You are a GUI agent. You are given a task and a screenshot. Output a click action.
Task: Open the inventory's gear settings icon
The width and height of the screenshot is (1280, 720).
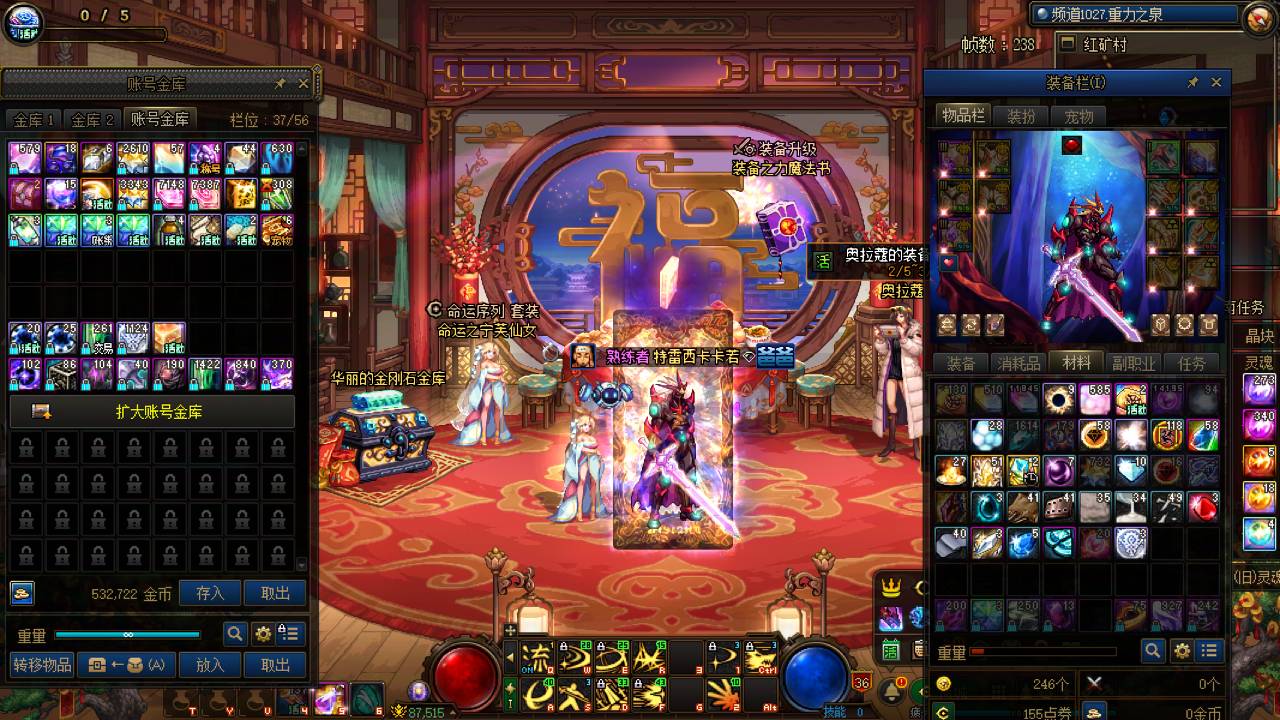pos(1182,651)
